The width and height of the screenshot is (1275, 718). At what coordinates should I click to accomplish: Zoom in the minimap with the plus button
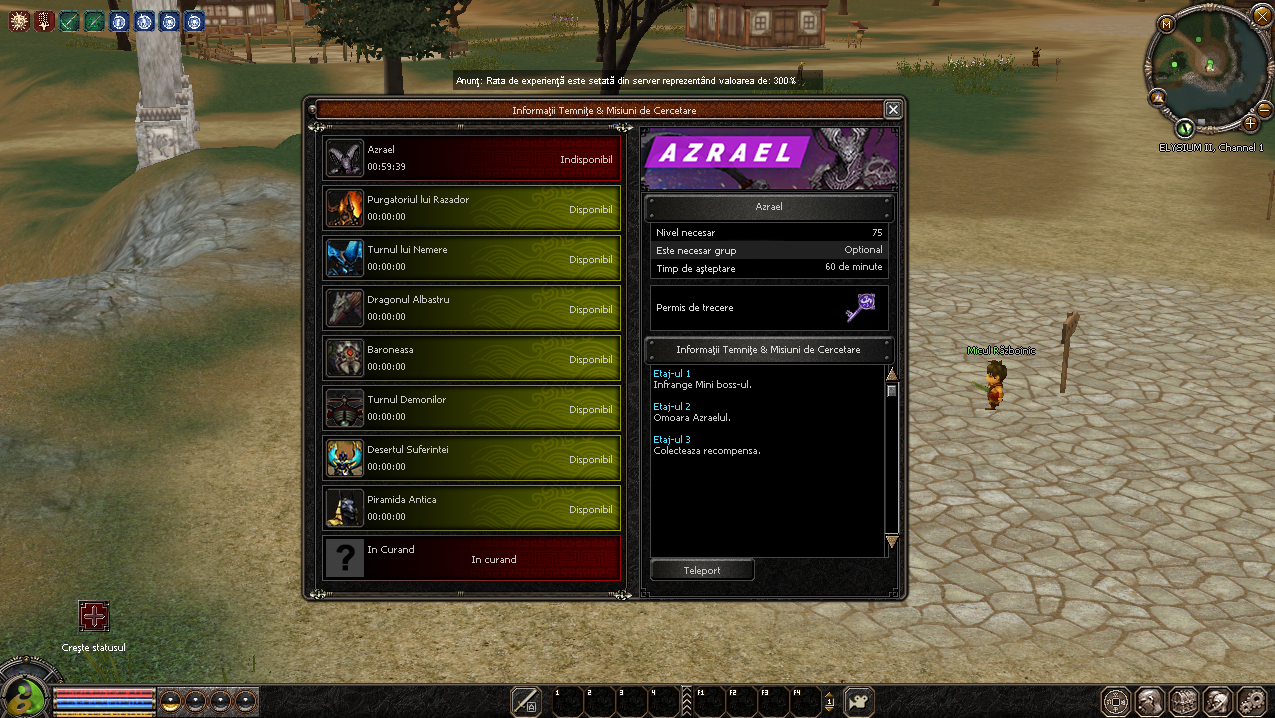[x=1250, y=124]
